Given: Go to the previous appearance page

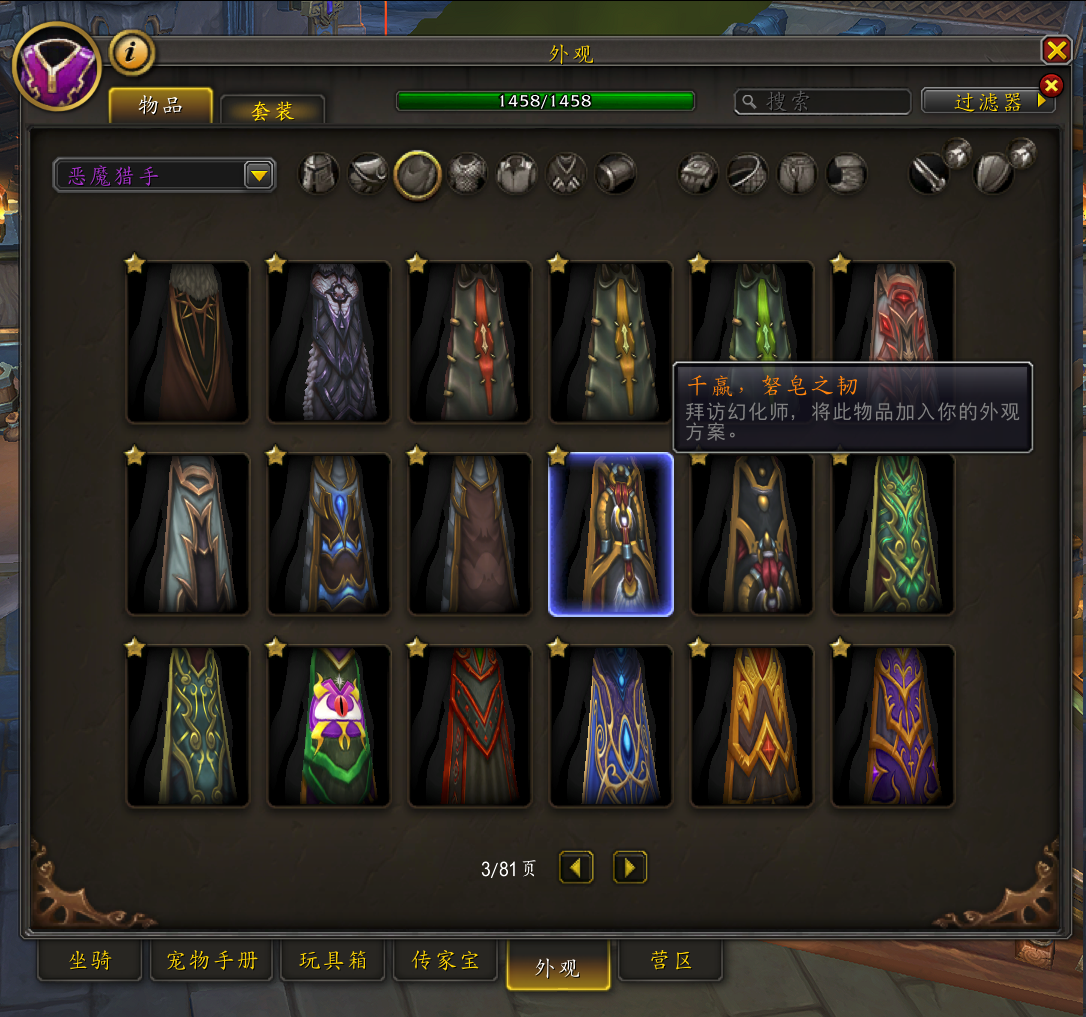Looking at the screenshot, I should [x=576, y=868].
